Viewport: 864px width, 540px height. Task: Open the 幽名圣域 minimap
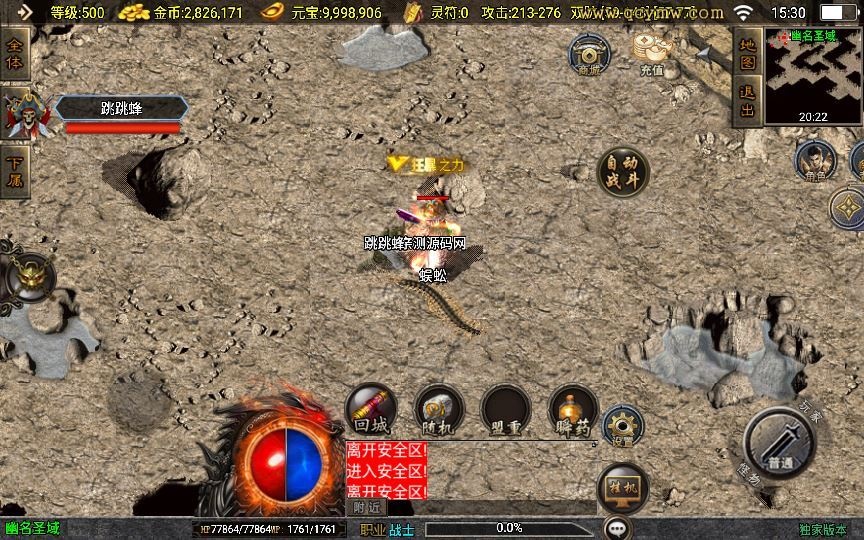(812, 75)
